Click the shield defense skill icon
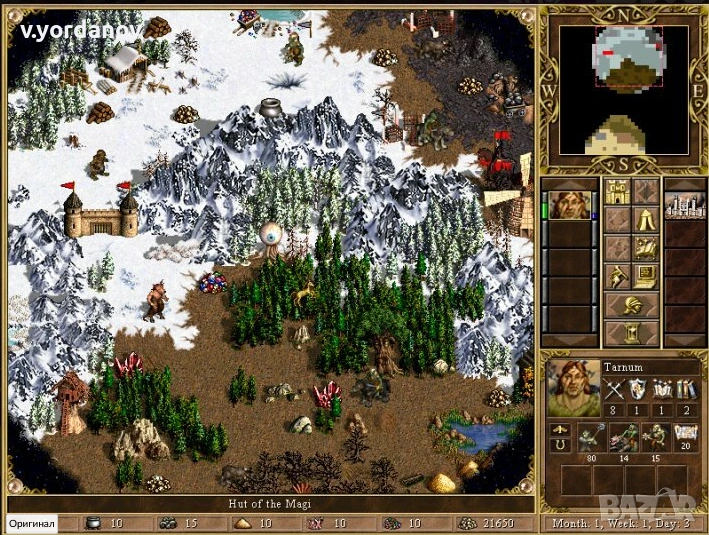This screenshot has width=709, height=535. (x=638, y=391)
